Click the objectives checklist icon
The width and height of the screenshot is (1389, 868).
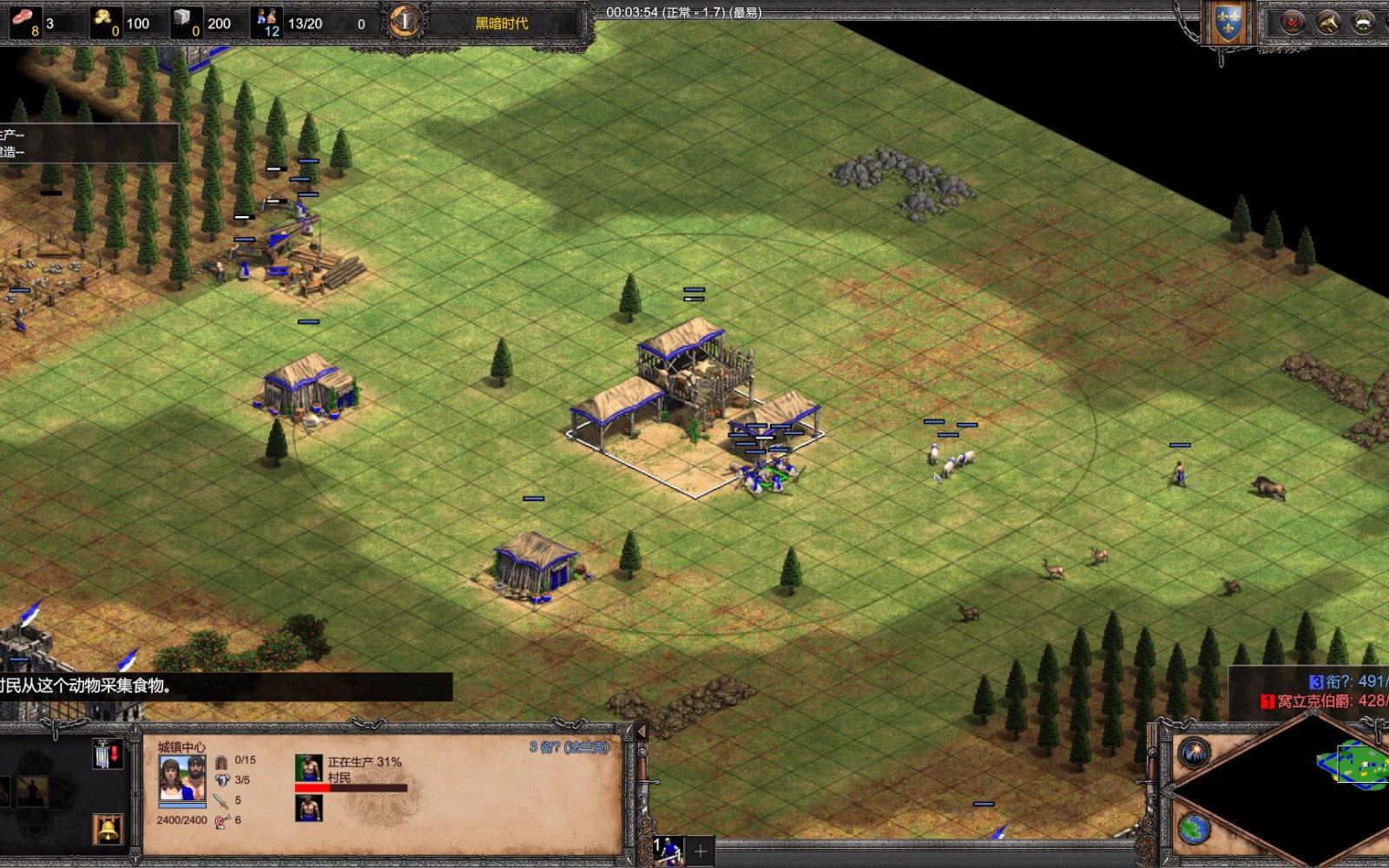(x=1293, y=23)
